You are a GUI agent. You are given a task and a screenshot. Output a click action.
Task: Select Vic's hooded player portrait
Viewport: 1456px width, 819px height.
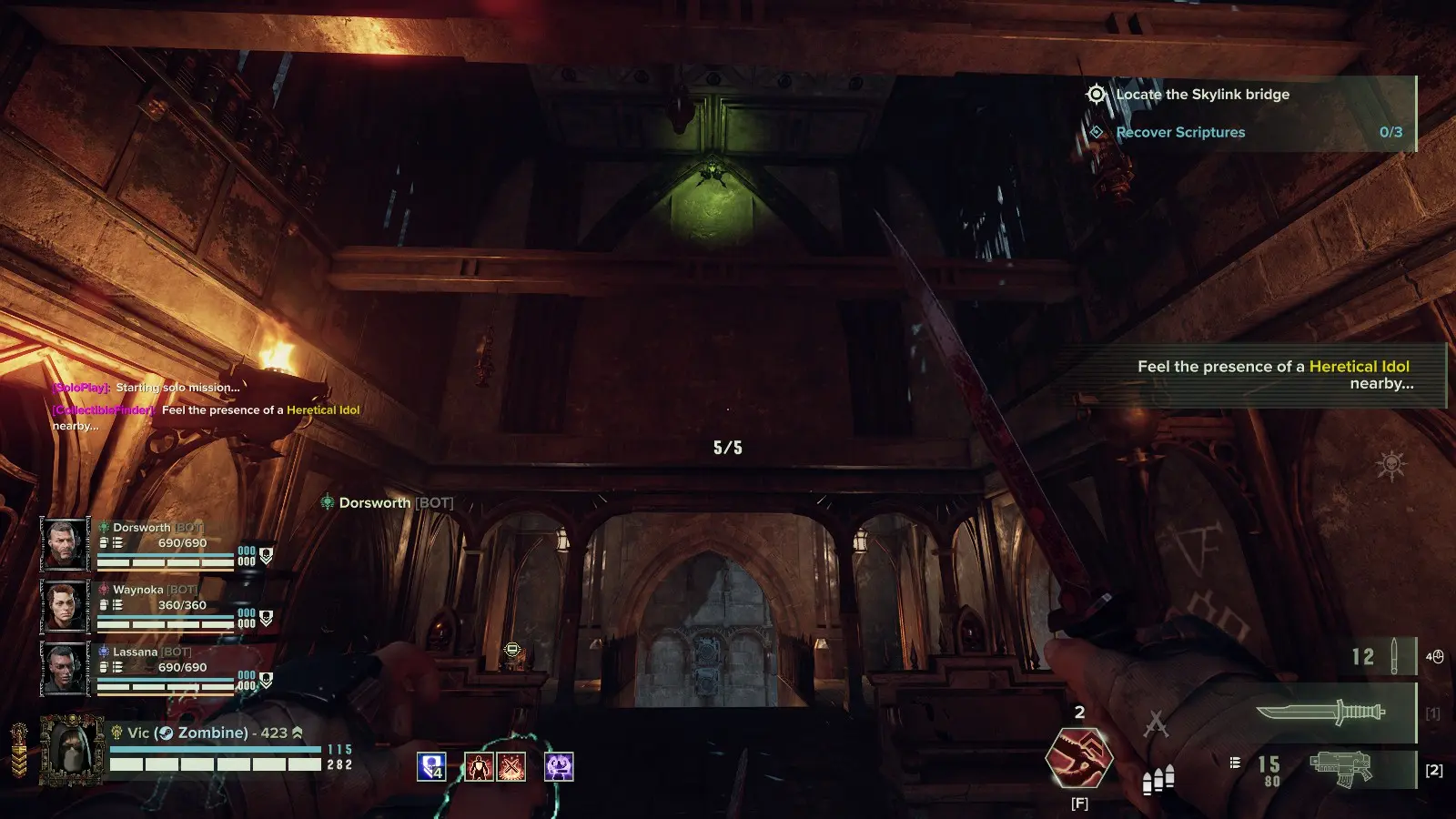coord(71,750)
